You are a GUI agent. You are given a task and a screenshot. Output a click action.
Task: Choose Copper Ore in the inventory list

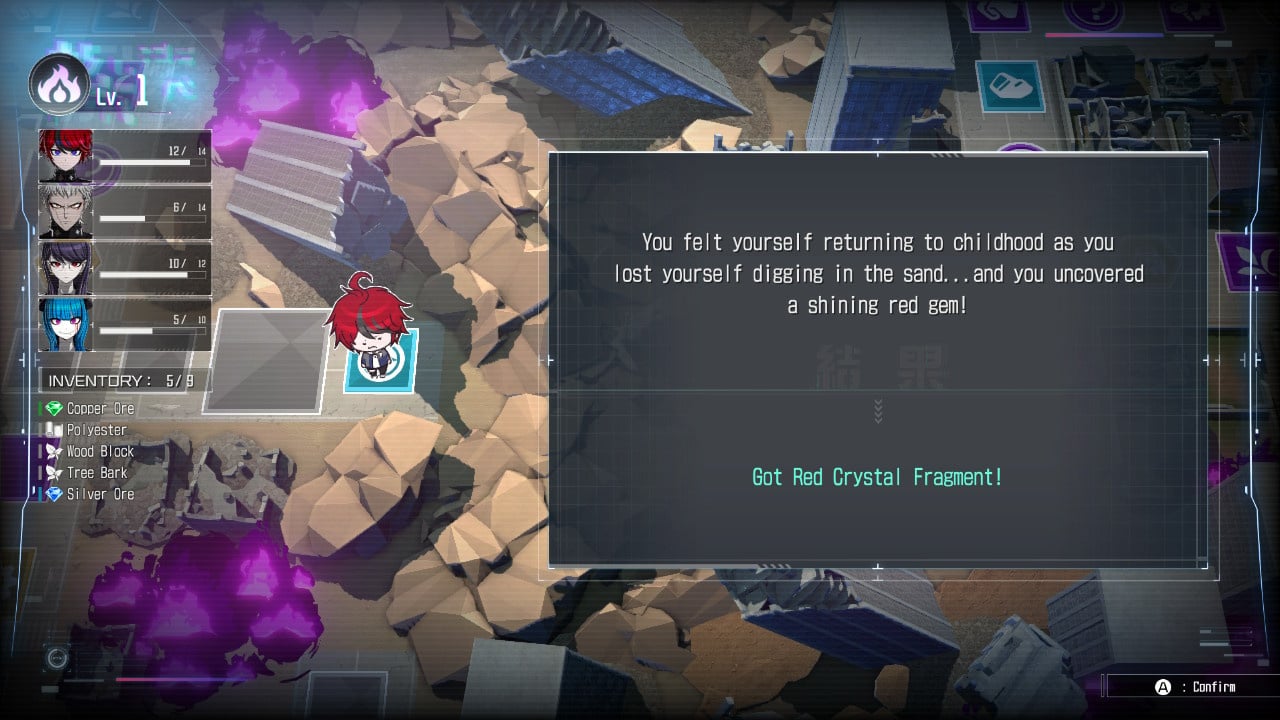click(99, 408)
